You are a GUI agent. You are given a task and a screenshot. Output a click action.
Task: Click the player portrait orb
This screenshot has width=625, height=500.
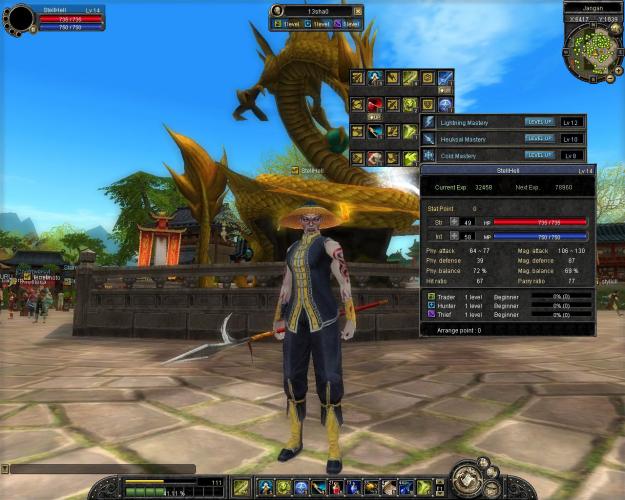18,19
